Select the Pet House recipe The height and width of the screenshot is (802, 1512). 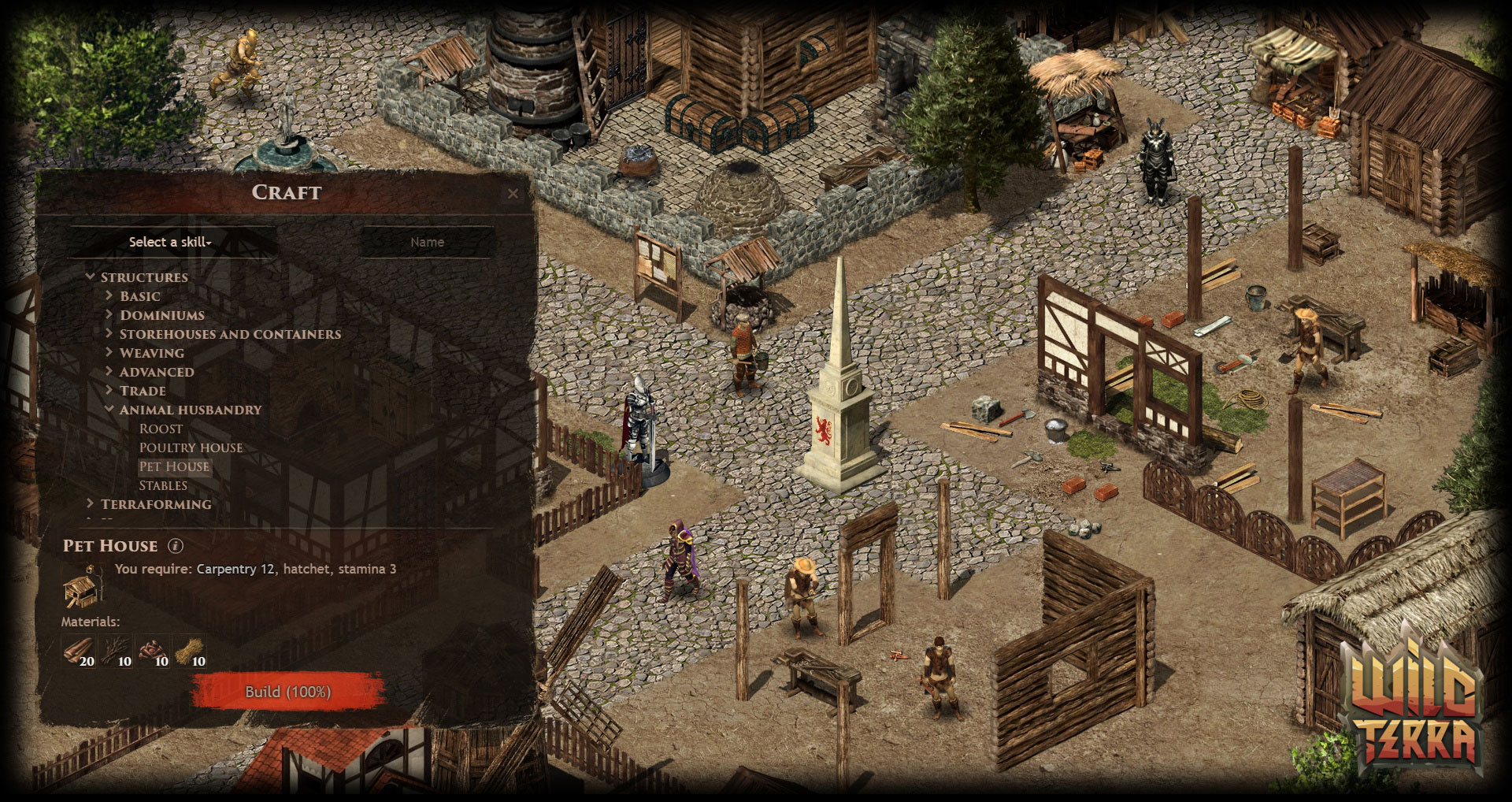tap(174, 466)
